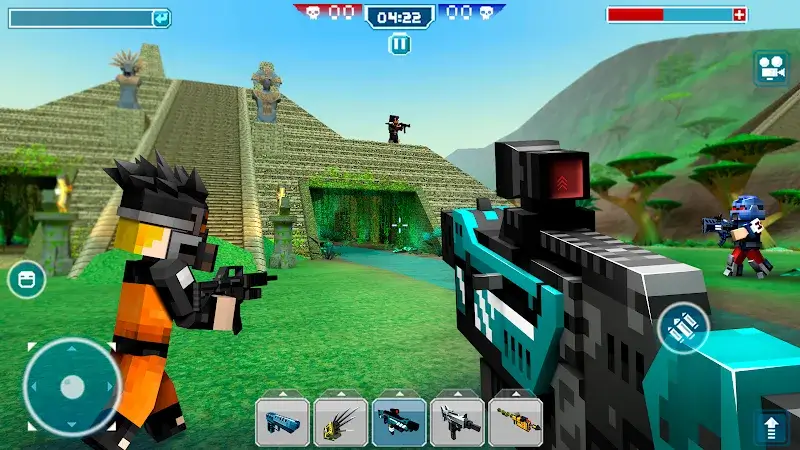Tap the video camera button

769,68
